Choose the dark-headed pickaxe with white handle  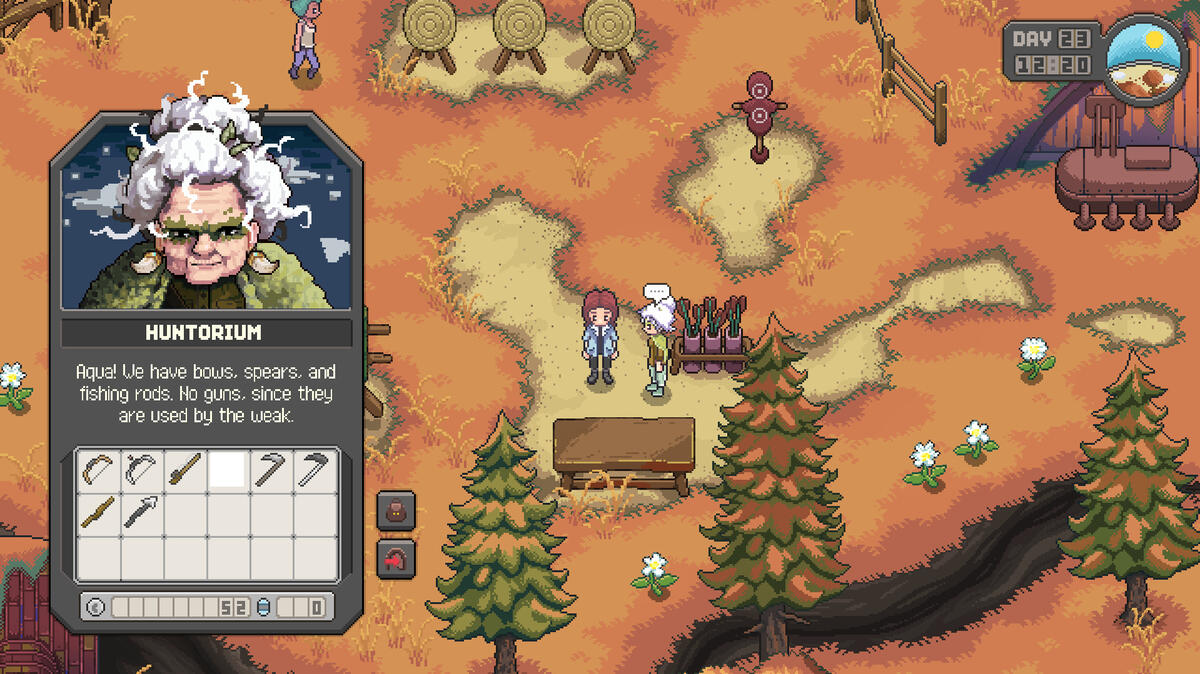pos(314,470)
